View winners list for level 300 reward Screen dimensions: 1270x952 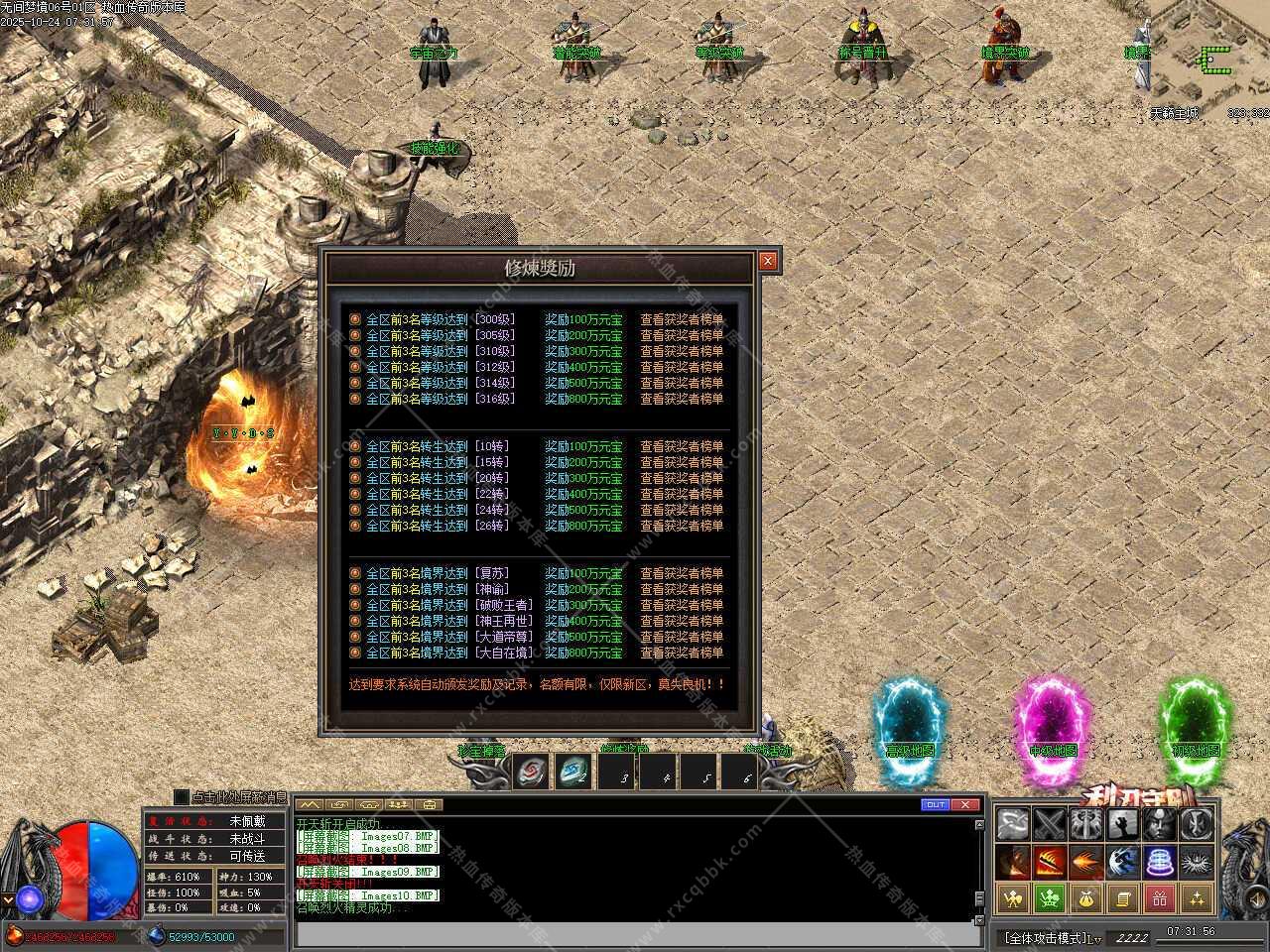click(x=681, y=319)
